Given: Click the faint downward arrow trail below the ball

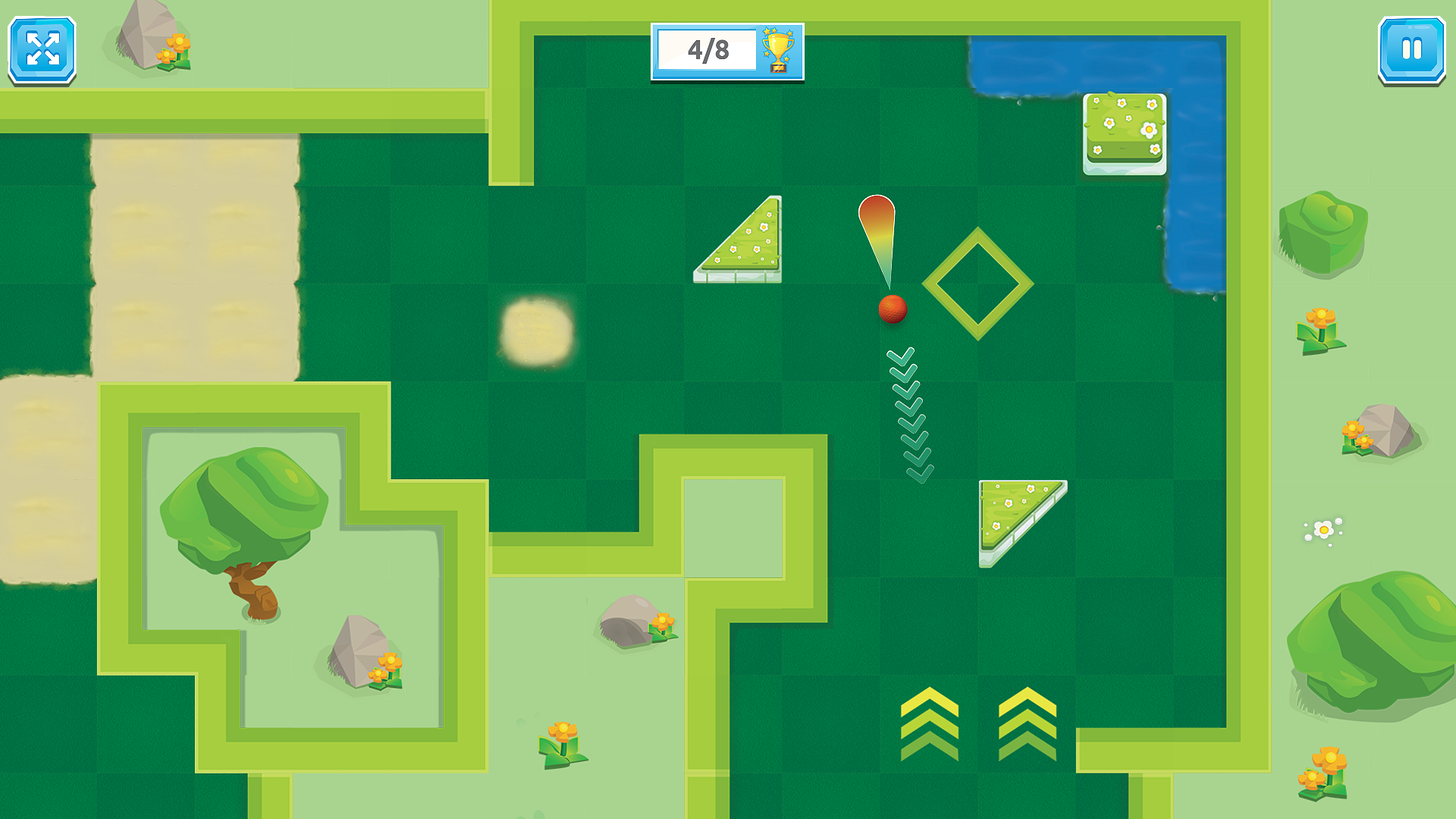Looking at the screenshot, I should (x=908, y=413).
